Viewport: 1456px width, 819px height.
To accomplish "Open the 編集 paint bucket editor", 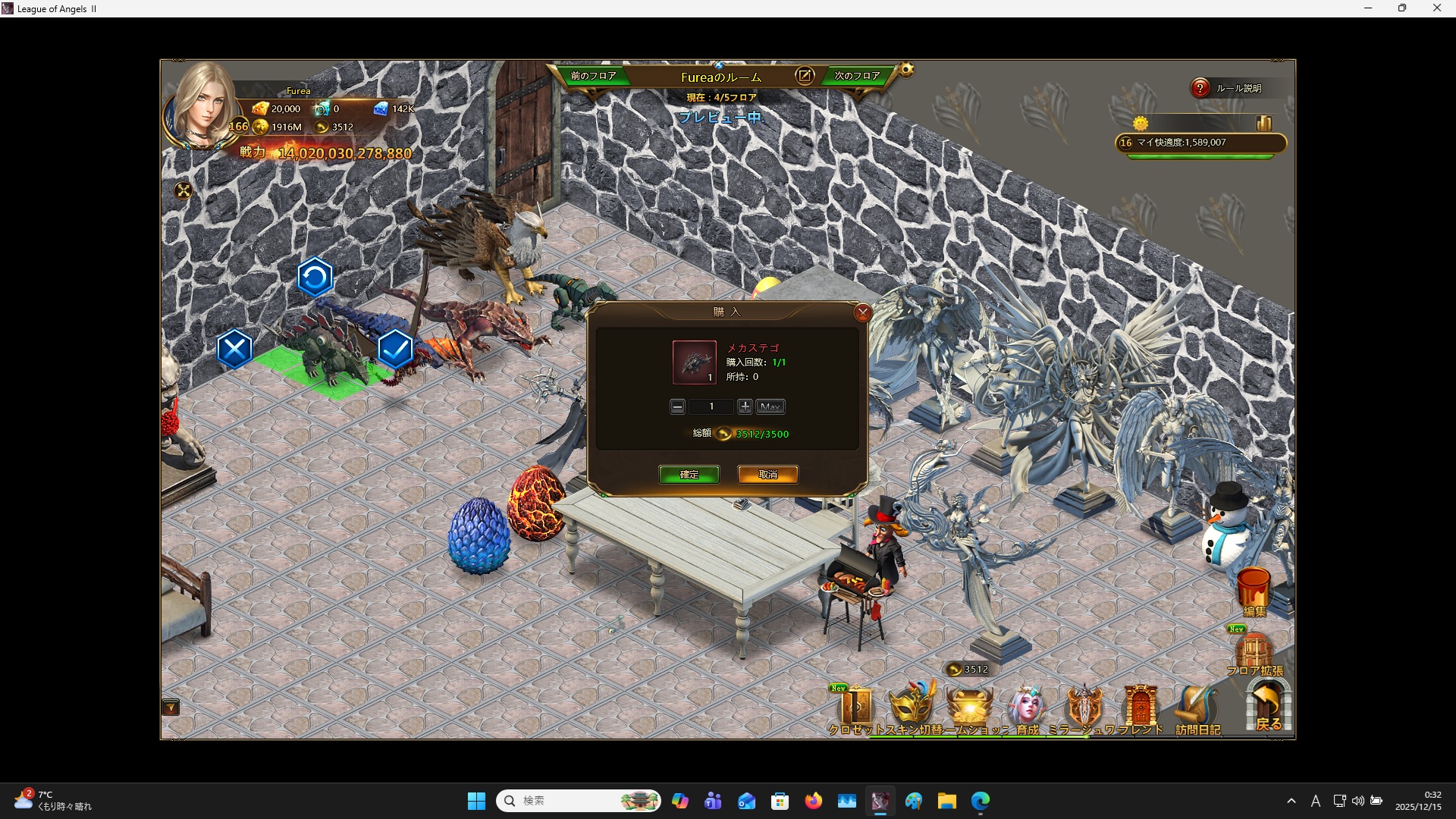I will point(1254,591).
